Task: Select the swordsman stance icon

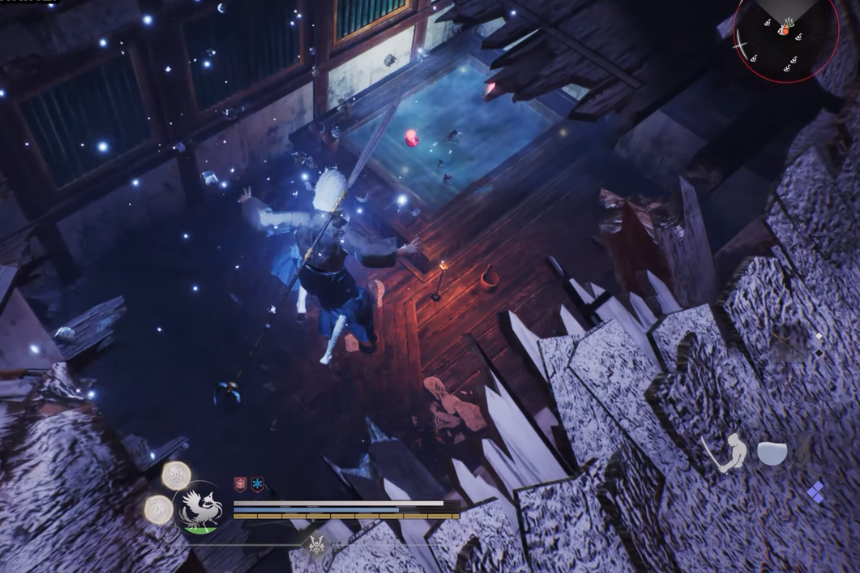Action: 725,453
